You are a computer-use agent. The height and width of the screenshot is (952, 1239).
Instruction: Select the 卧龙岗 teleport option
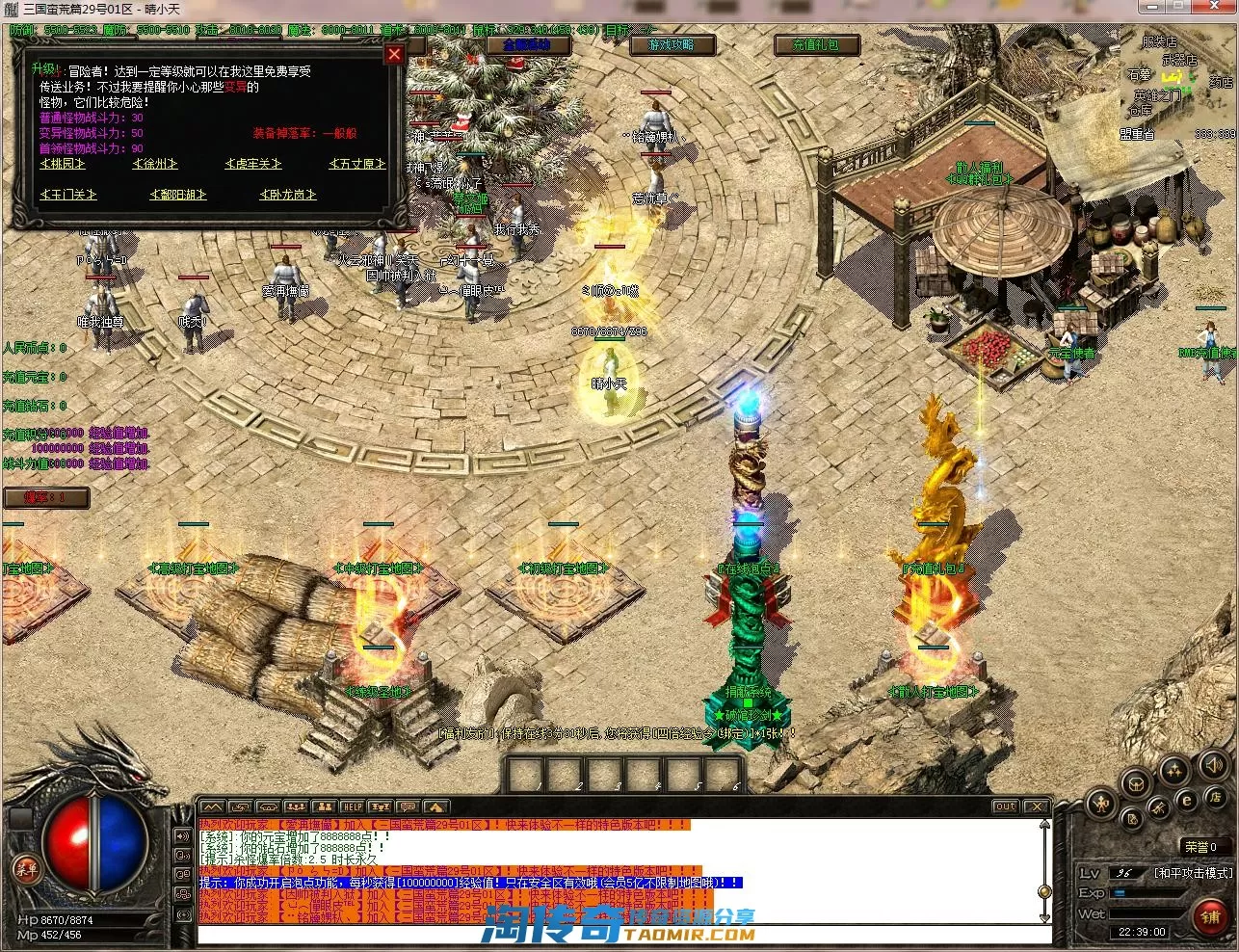coord(287,195)
